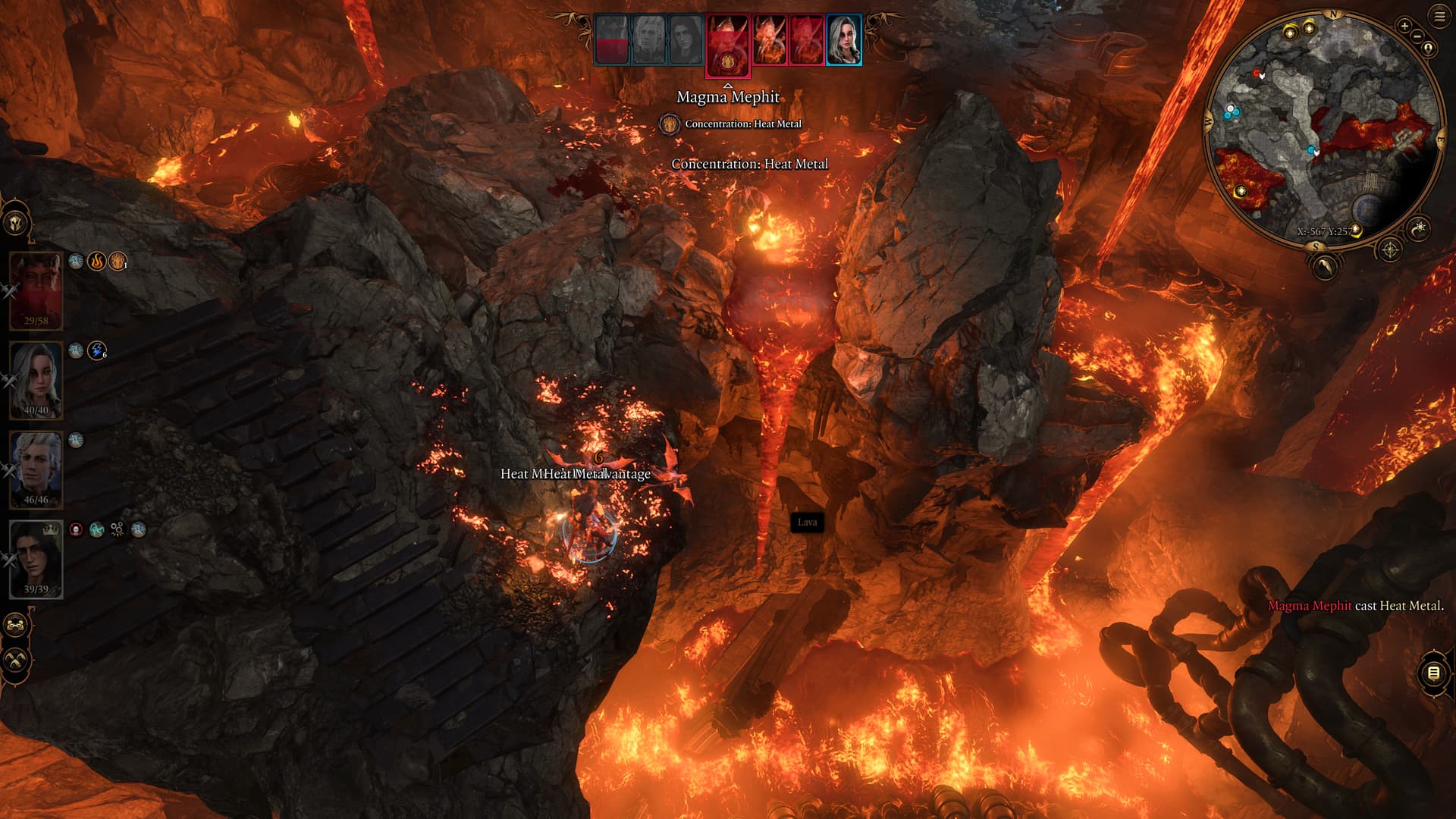Select the red-skinned party member at 29/58
Viewport: 1456px width, 819px height.
tap(36, 290)
